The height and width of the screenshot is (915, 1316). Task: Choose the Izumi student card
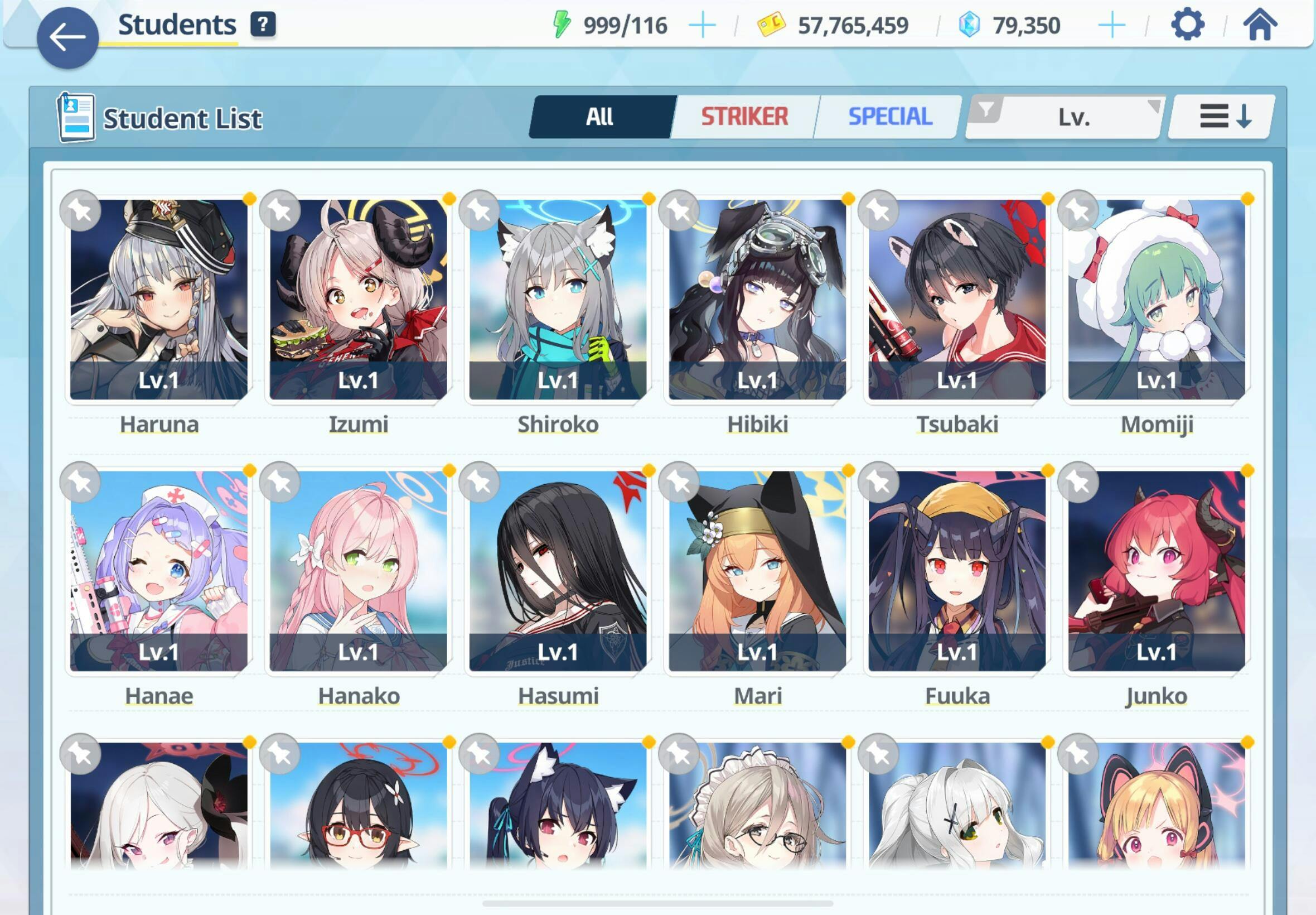[358, 299]
